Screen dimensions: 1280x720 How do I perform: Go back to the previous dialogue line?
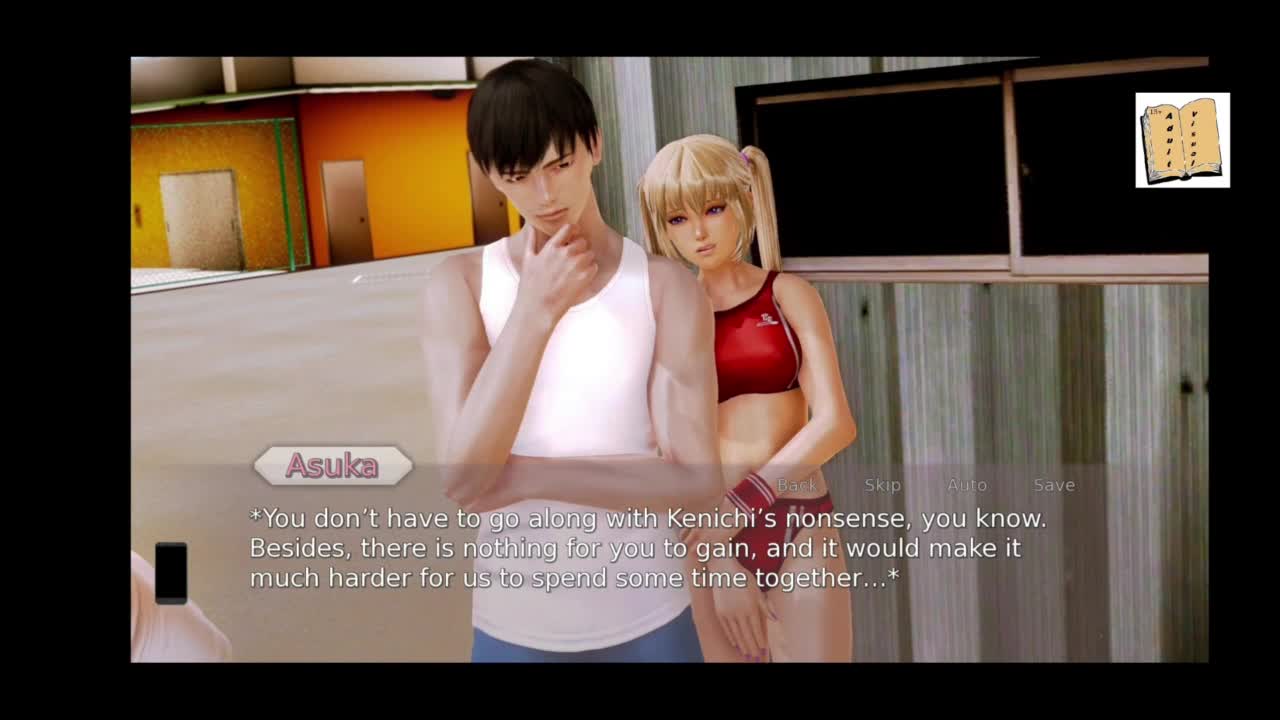(797, 485)
